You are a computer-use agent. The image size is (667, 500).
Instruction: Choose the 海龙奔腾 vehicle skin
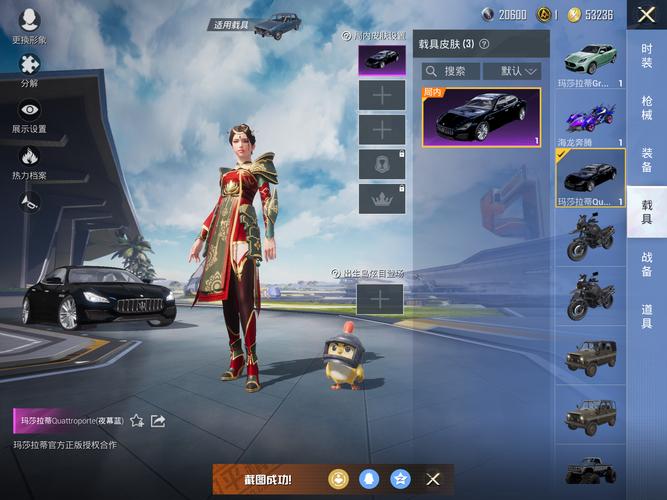pos(590,120)
